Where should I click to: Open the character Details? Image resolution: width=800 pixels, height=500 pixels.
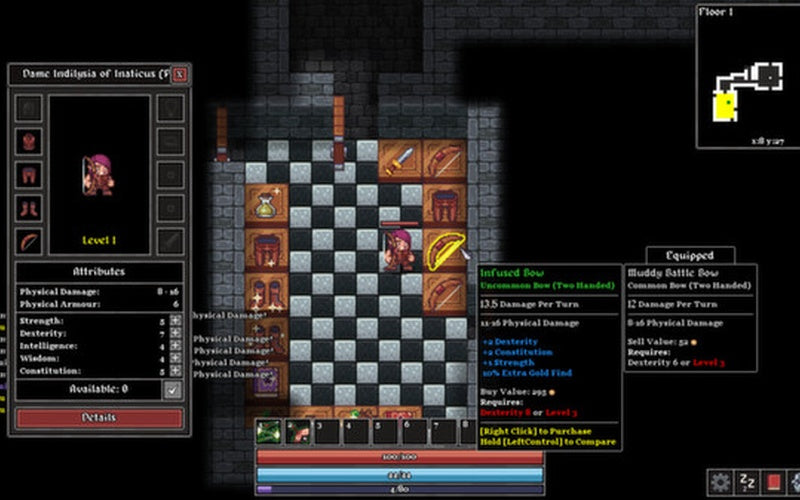point(98,417)
